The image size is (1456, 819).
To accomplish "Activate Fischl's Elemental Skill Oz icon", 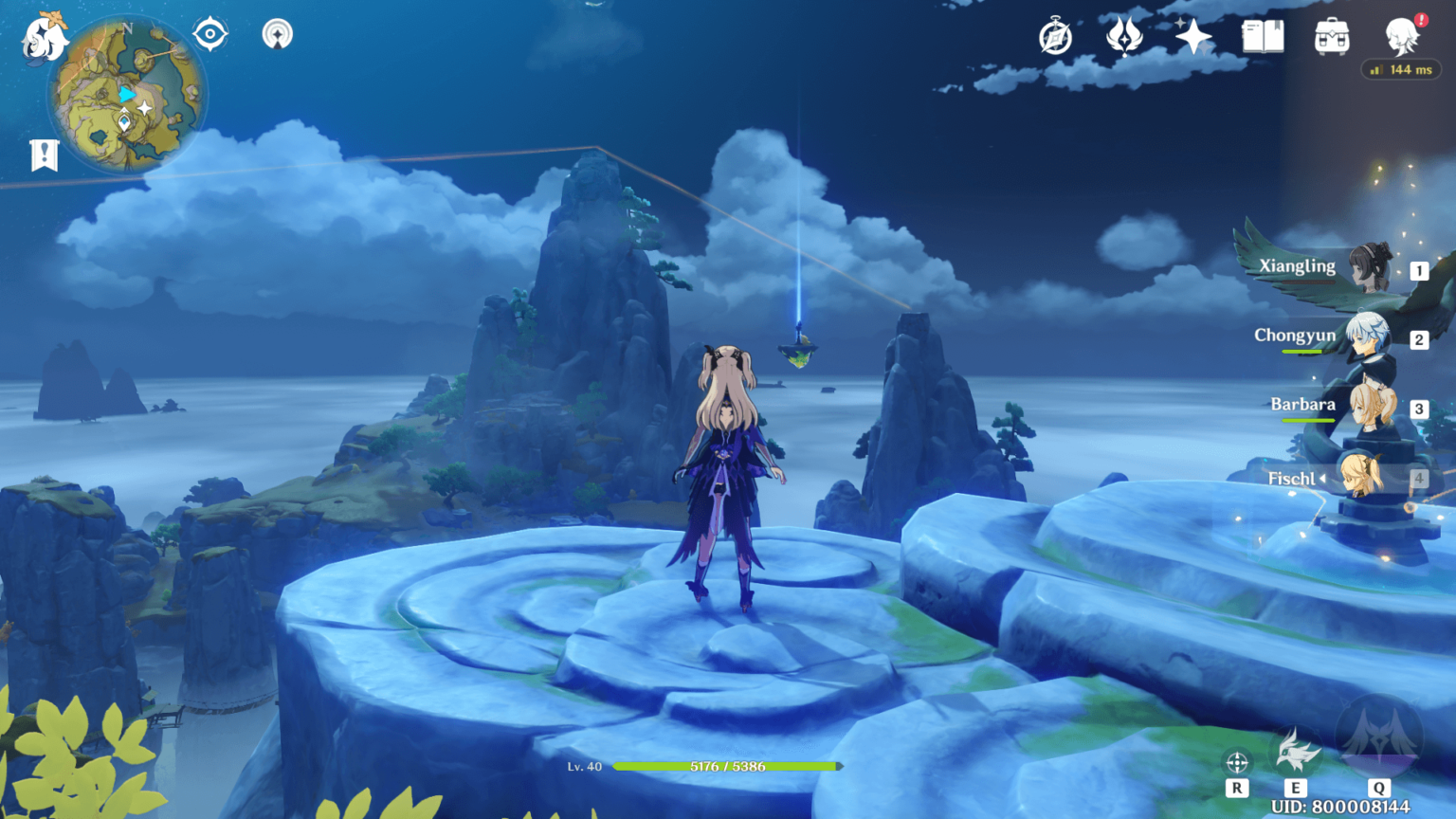I will pos(1295,749).
